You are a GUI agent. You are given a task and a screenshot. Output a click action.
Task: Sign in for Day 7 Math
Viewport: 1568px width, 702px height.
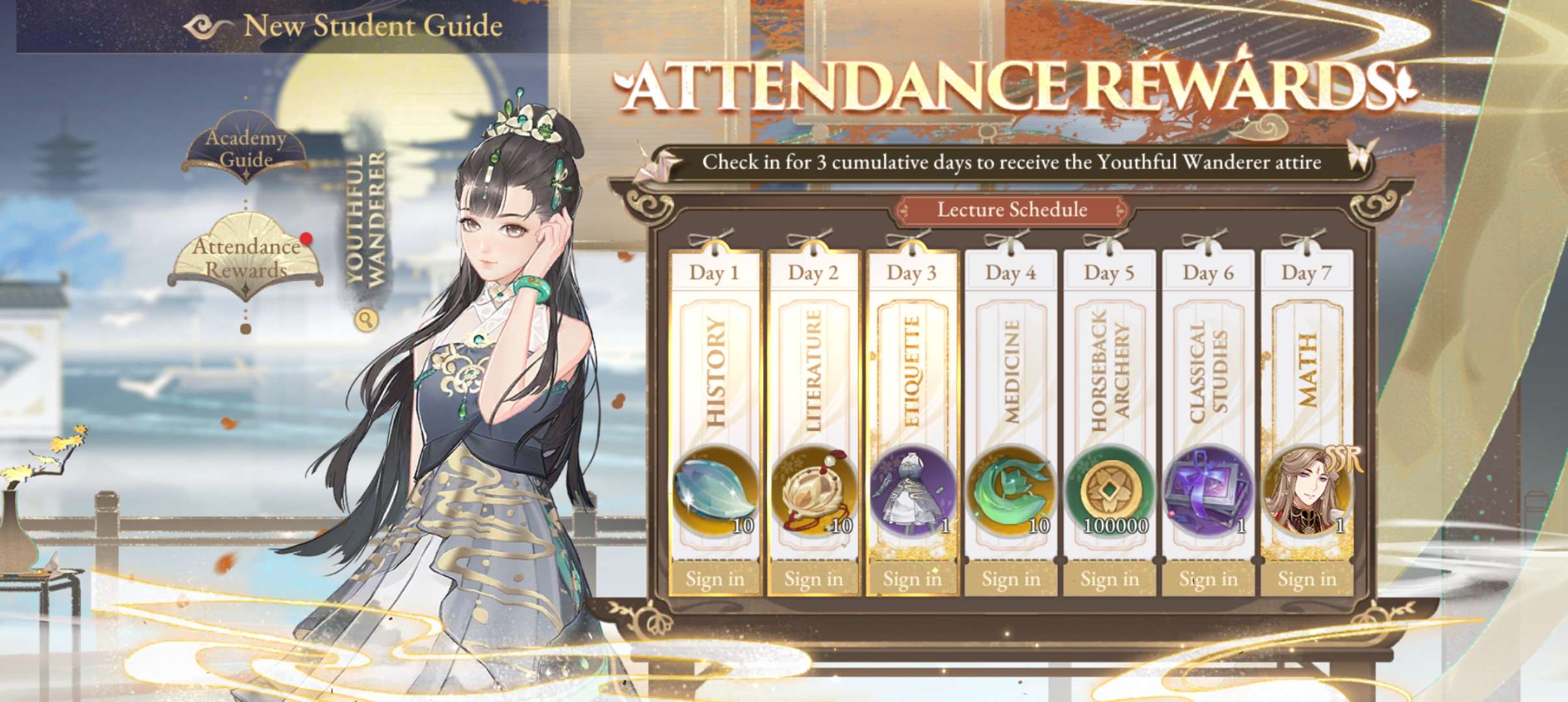[1307, 578]
